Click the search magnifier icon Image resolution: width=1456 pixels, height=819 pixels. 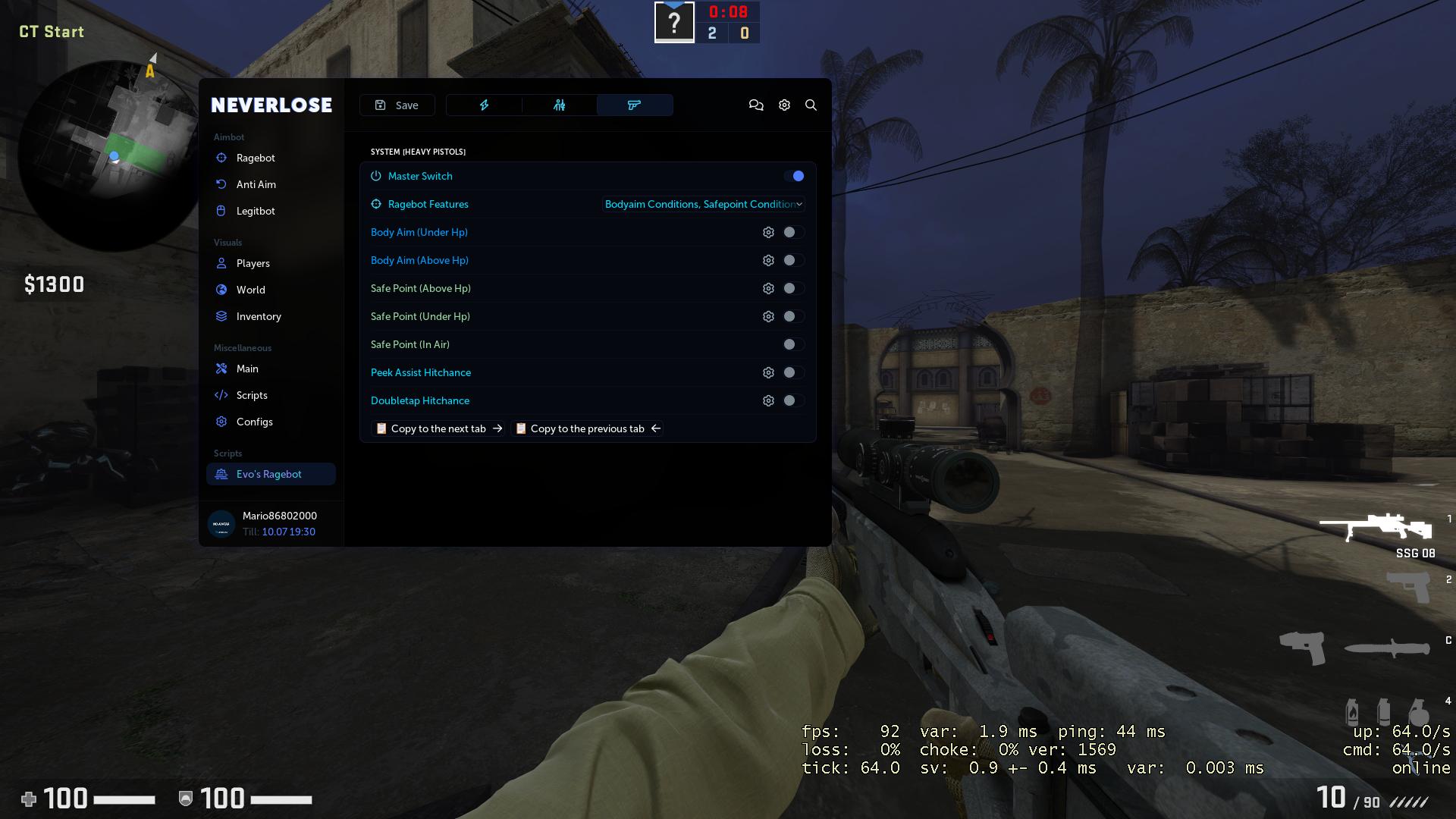point(811,105)
